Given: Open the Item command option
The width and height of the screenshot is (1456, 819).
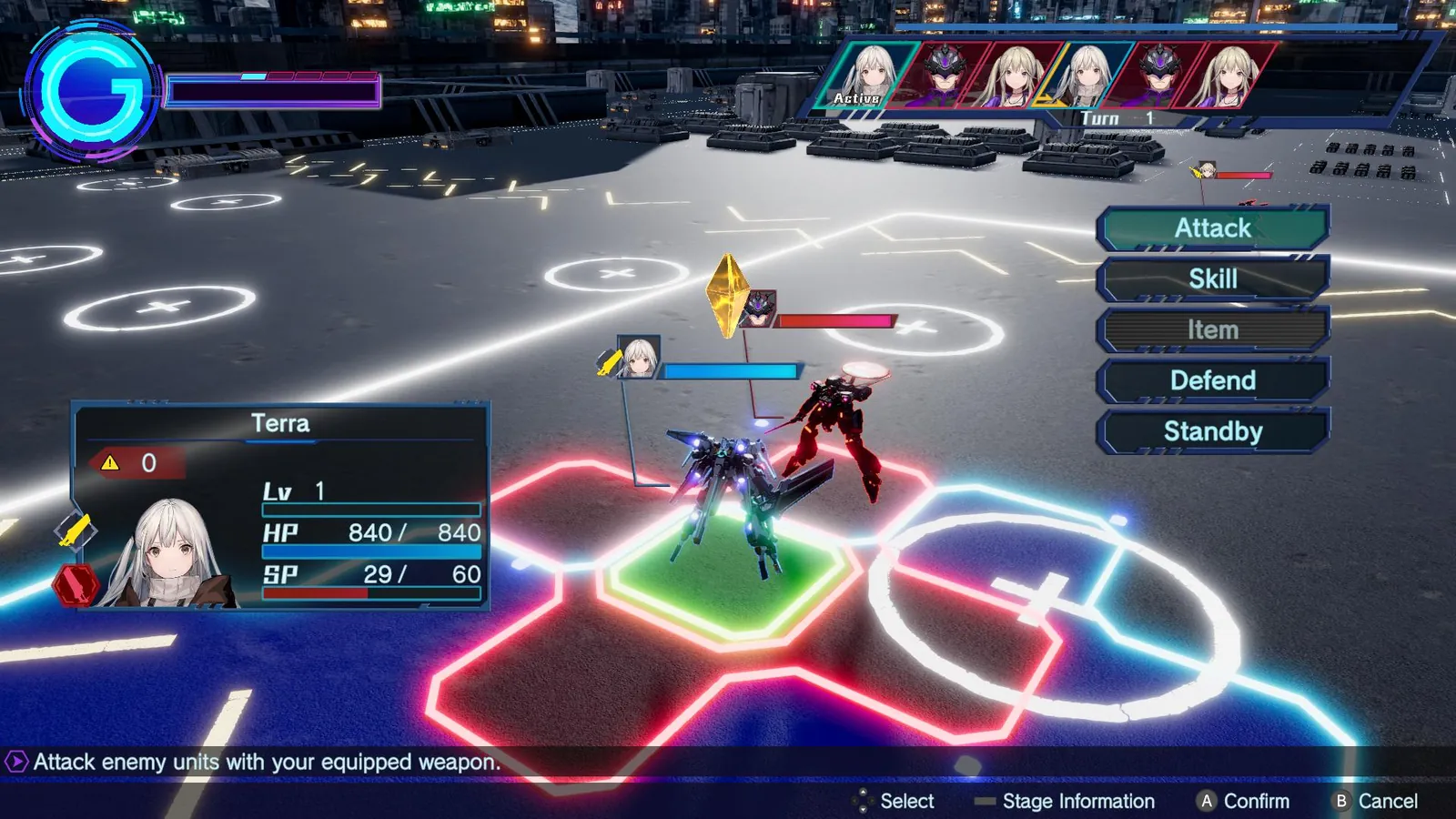Looking at the screenshot, I should pos(1212,329).
